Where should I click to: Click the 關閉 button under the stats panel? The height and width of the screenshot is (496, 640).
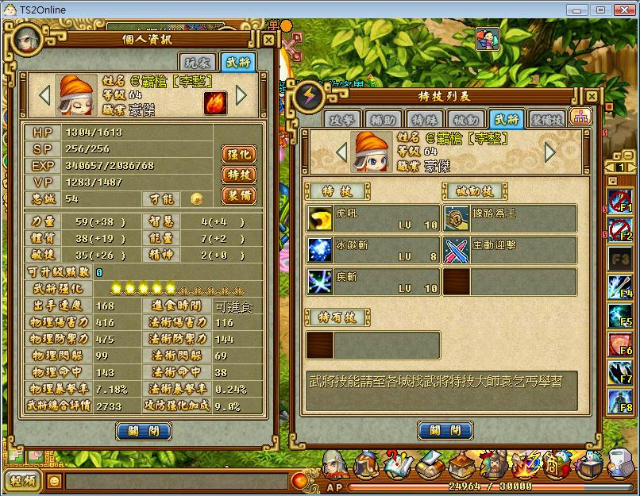[x=143, y=432]
